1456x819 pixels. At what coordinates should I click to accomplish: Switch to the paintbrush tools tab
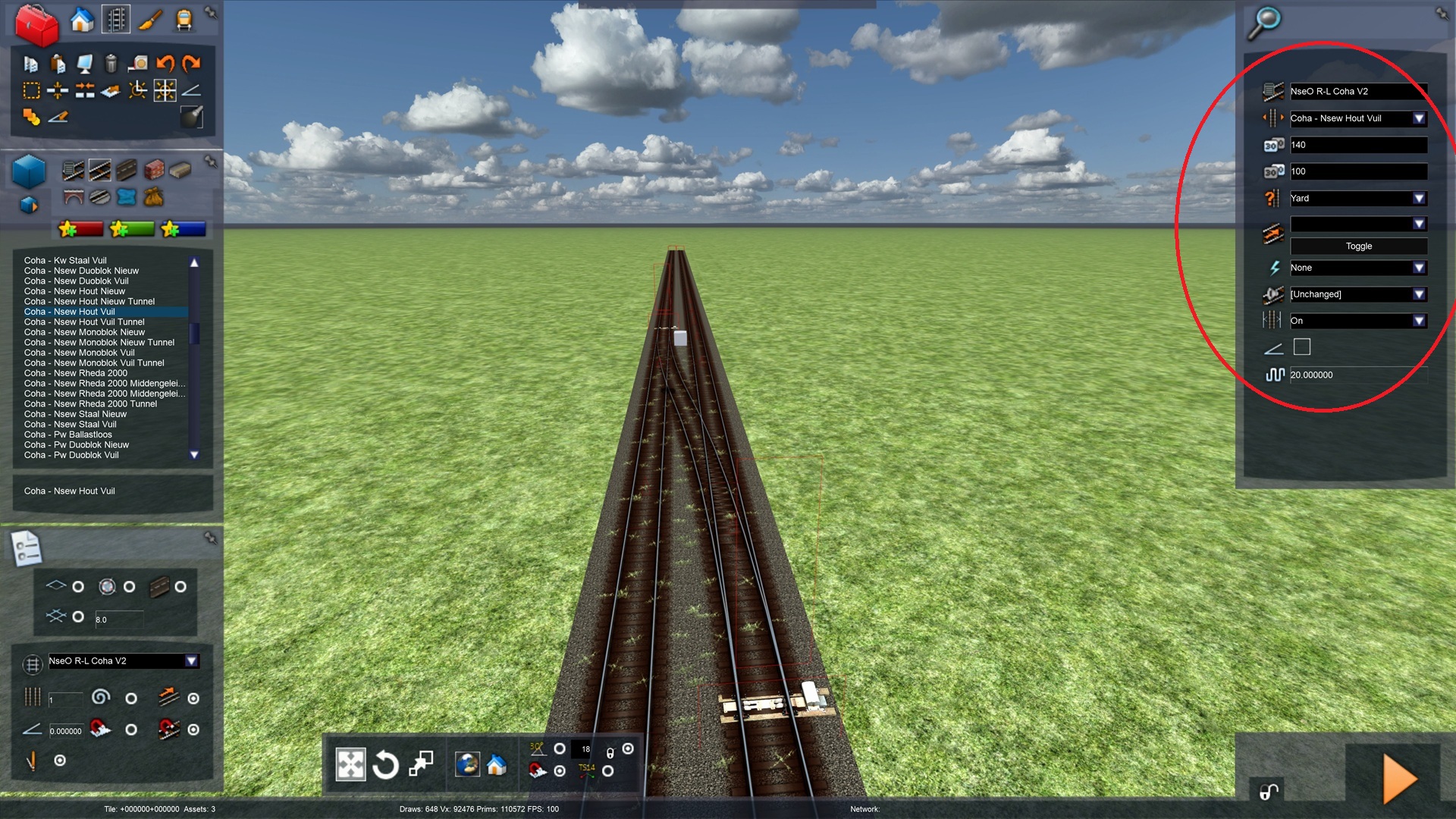[x=150, y=20]
